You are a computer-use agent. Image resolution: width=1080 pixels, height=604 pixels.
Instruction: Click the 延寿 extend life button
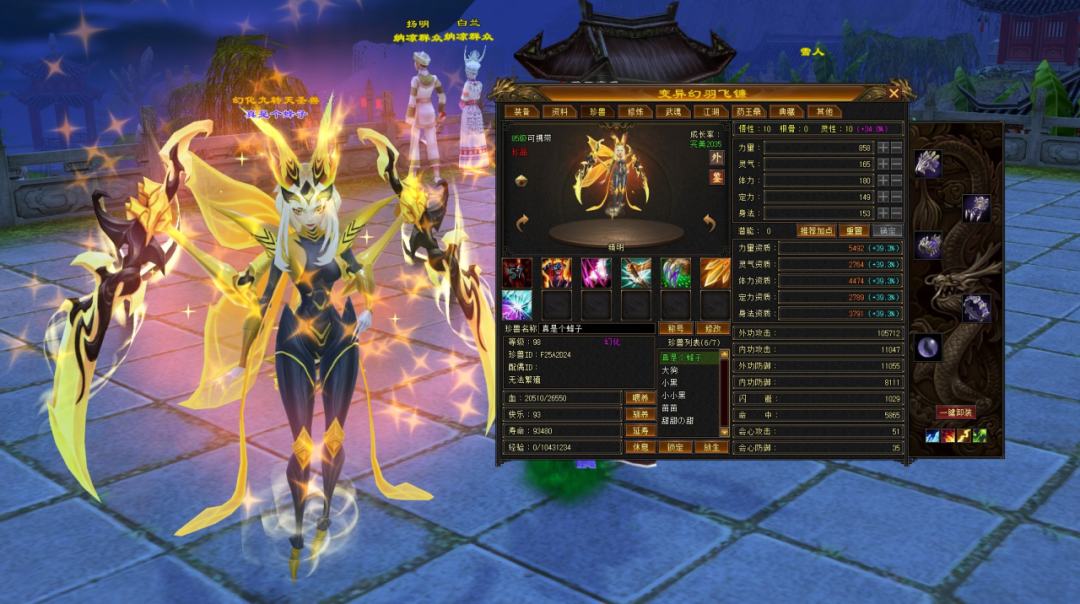638,430
